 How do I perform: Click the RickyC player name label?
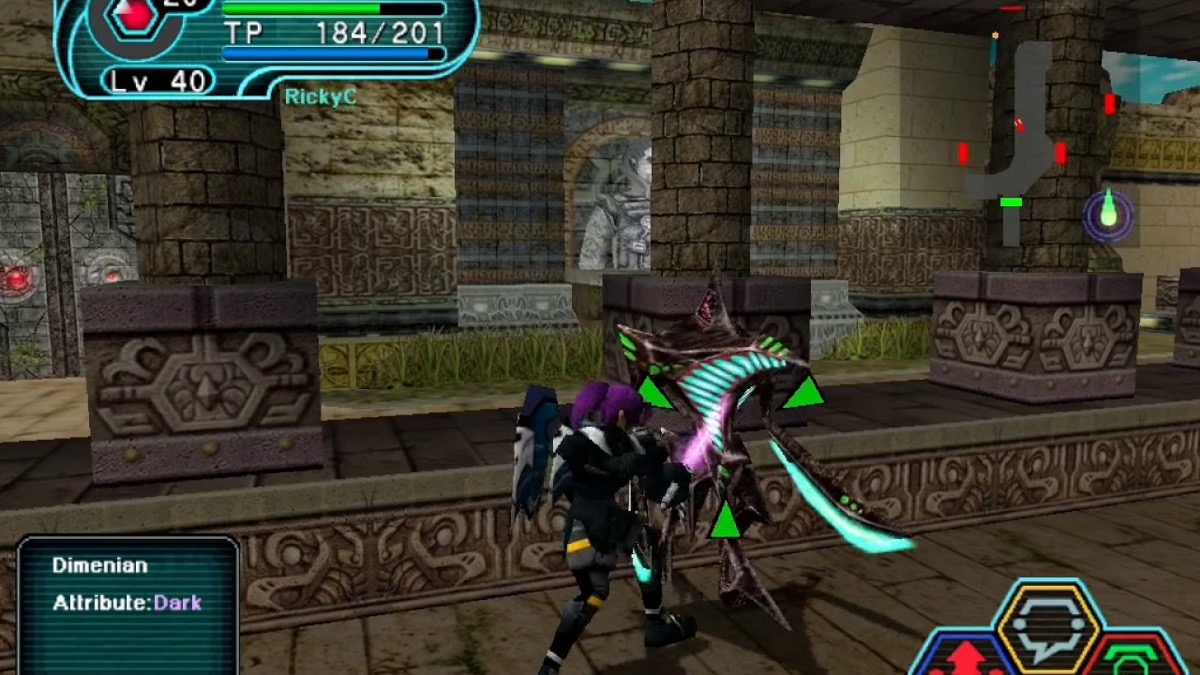point(320,97)
